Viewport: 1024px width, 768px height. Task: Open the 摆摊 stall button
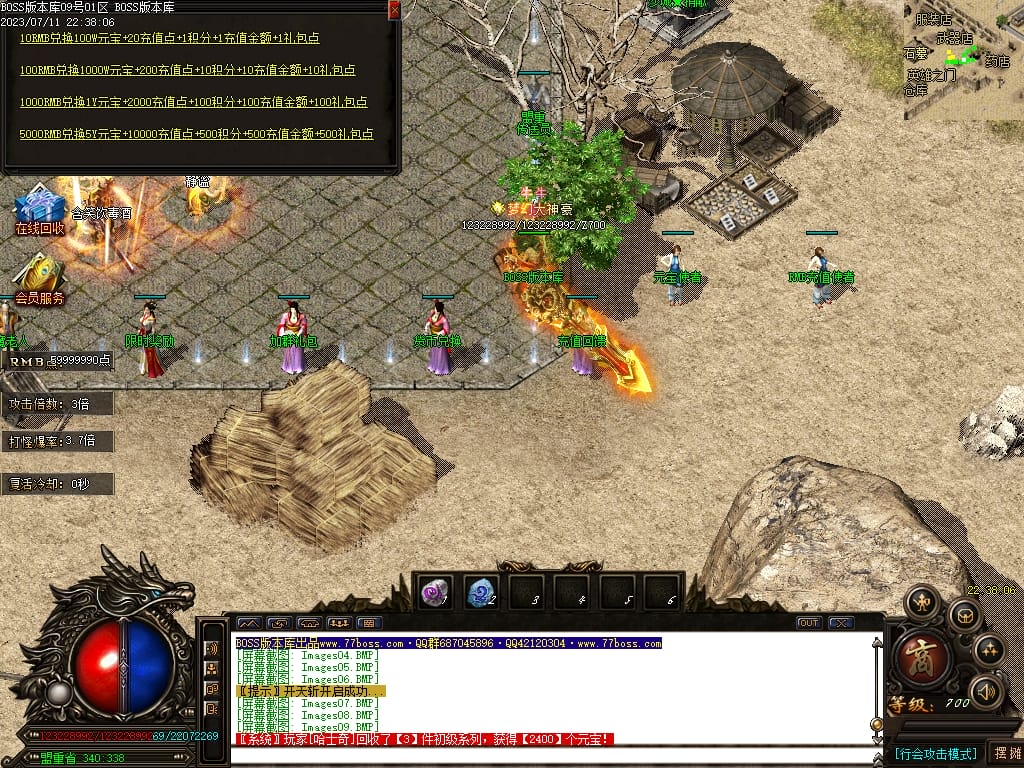[1004, 753]
